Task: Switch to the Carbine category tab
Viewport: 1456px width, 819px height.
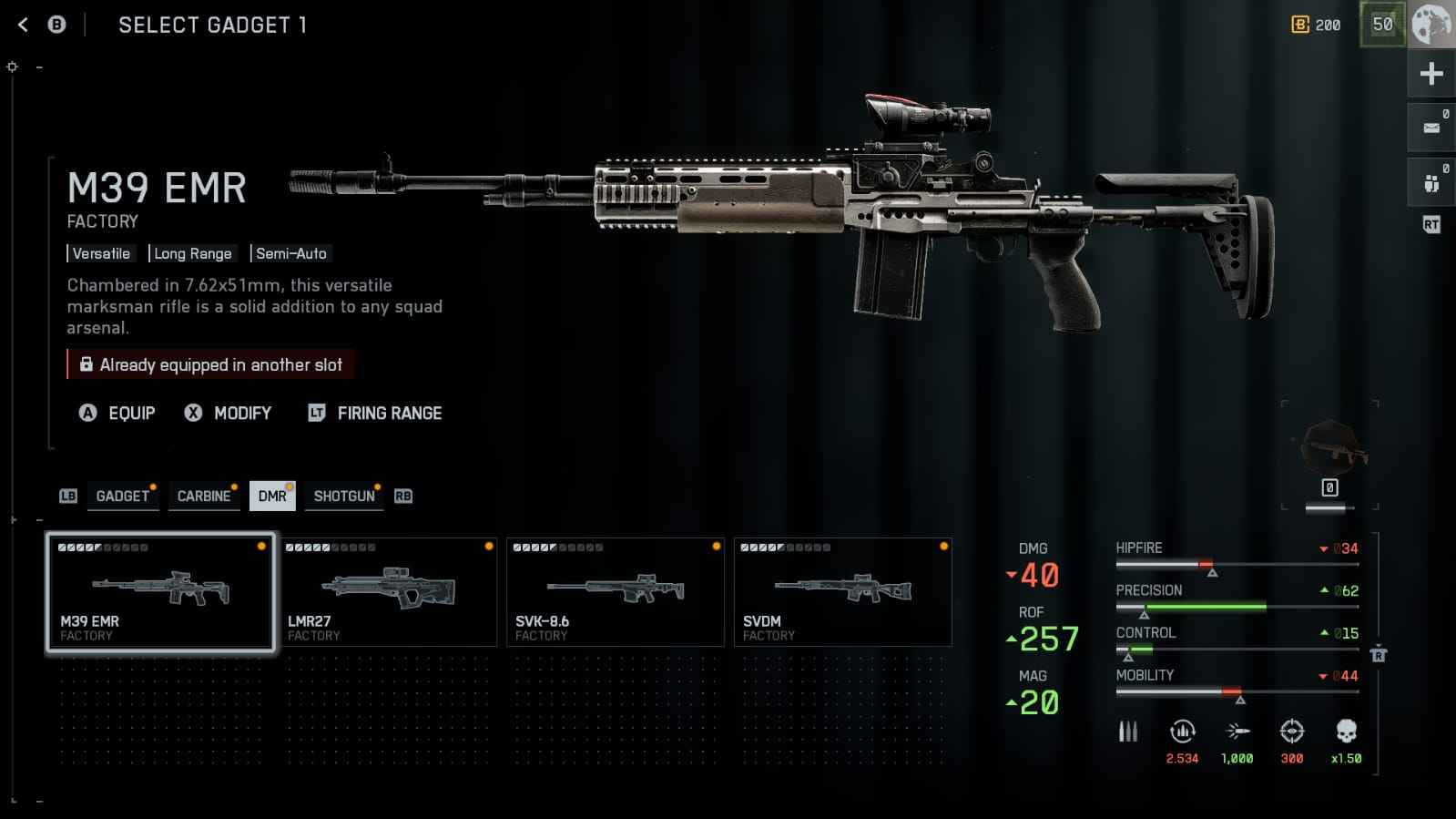Action: point(204,497)
